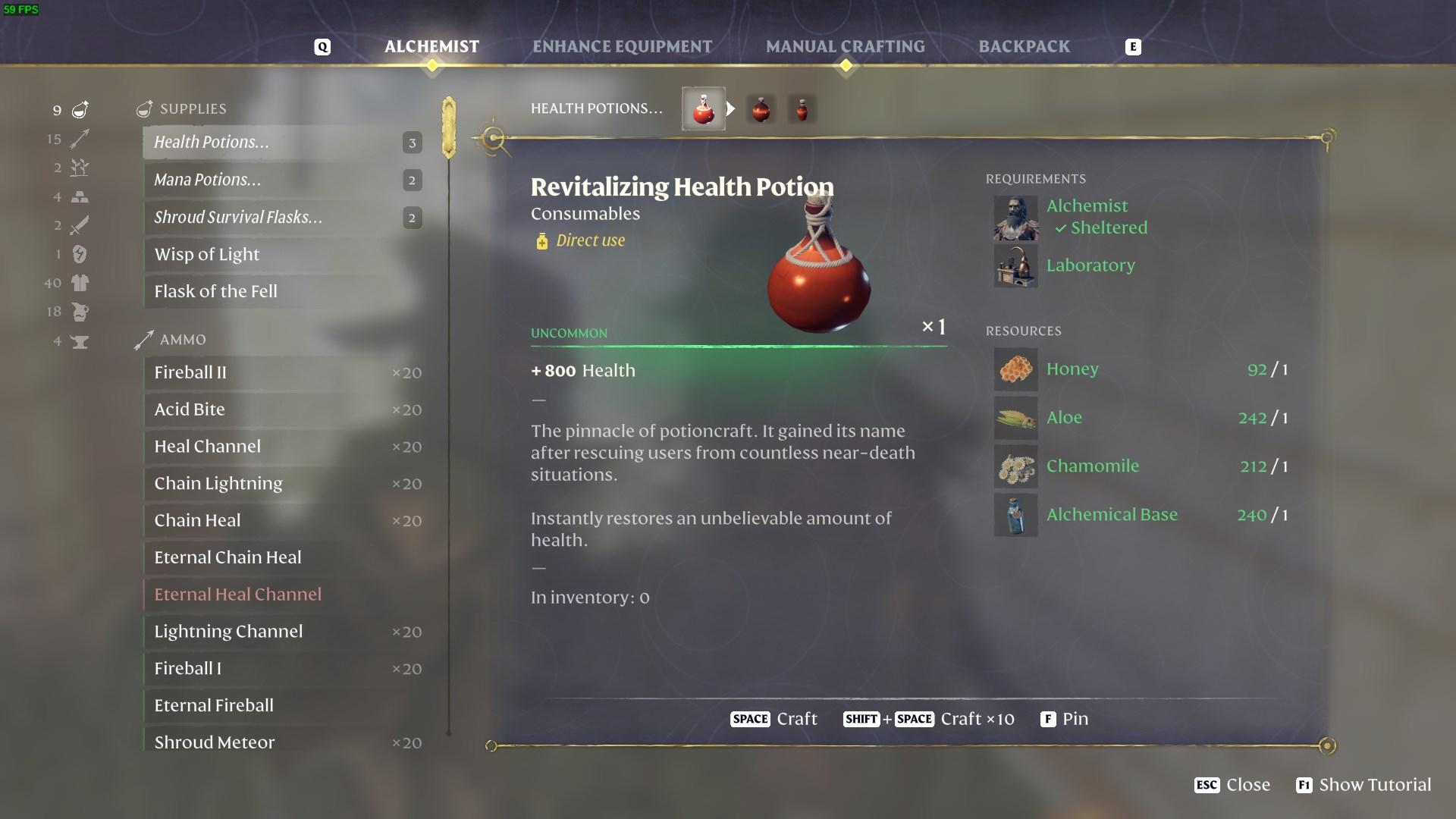Select the Shroud Meteor recipe
The width and height of the screenshot is (1456, 819).
point(282,742)
